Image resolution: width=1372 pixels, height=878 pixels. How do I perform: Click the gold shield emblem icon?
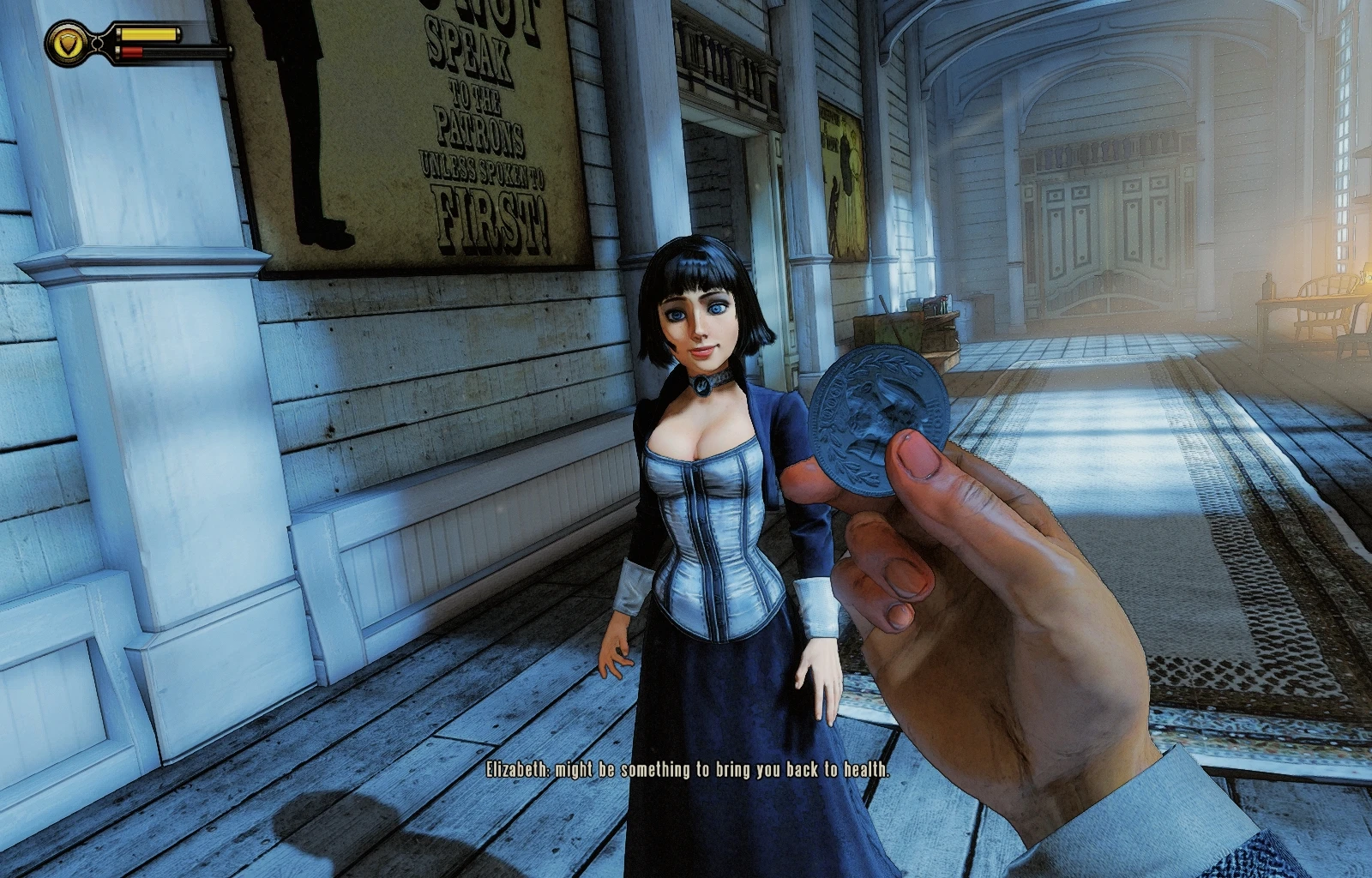tap(67, 43)
